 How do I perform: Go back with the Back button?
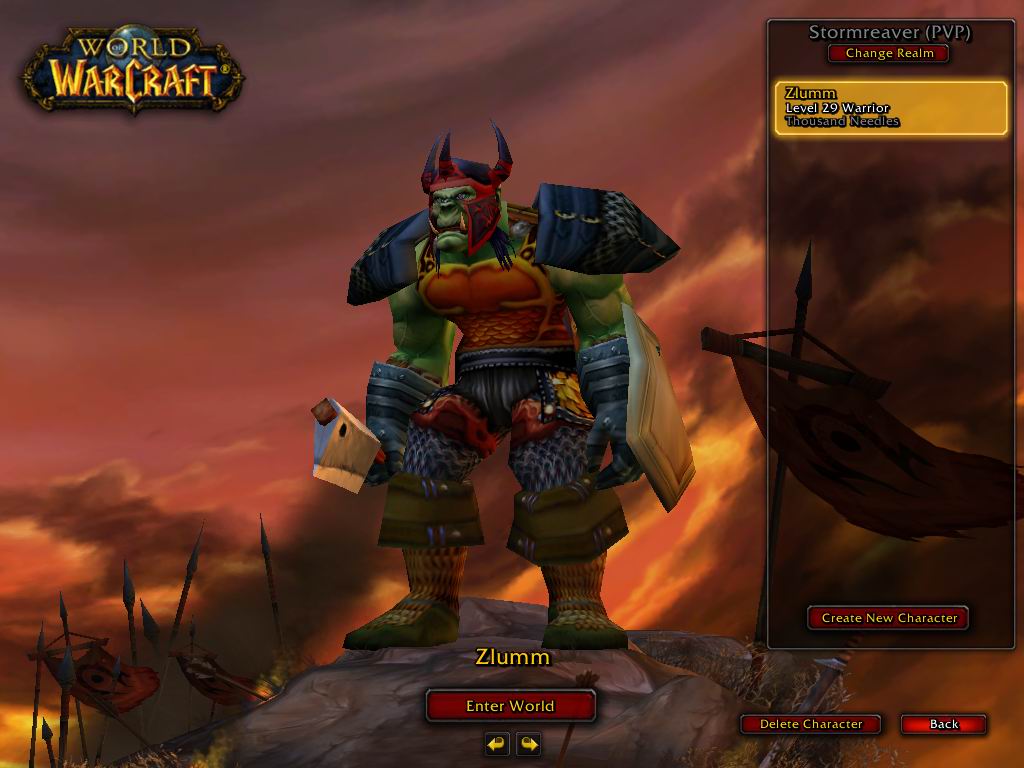tap(943, 724)
